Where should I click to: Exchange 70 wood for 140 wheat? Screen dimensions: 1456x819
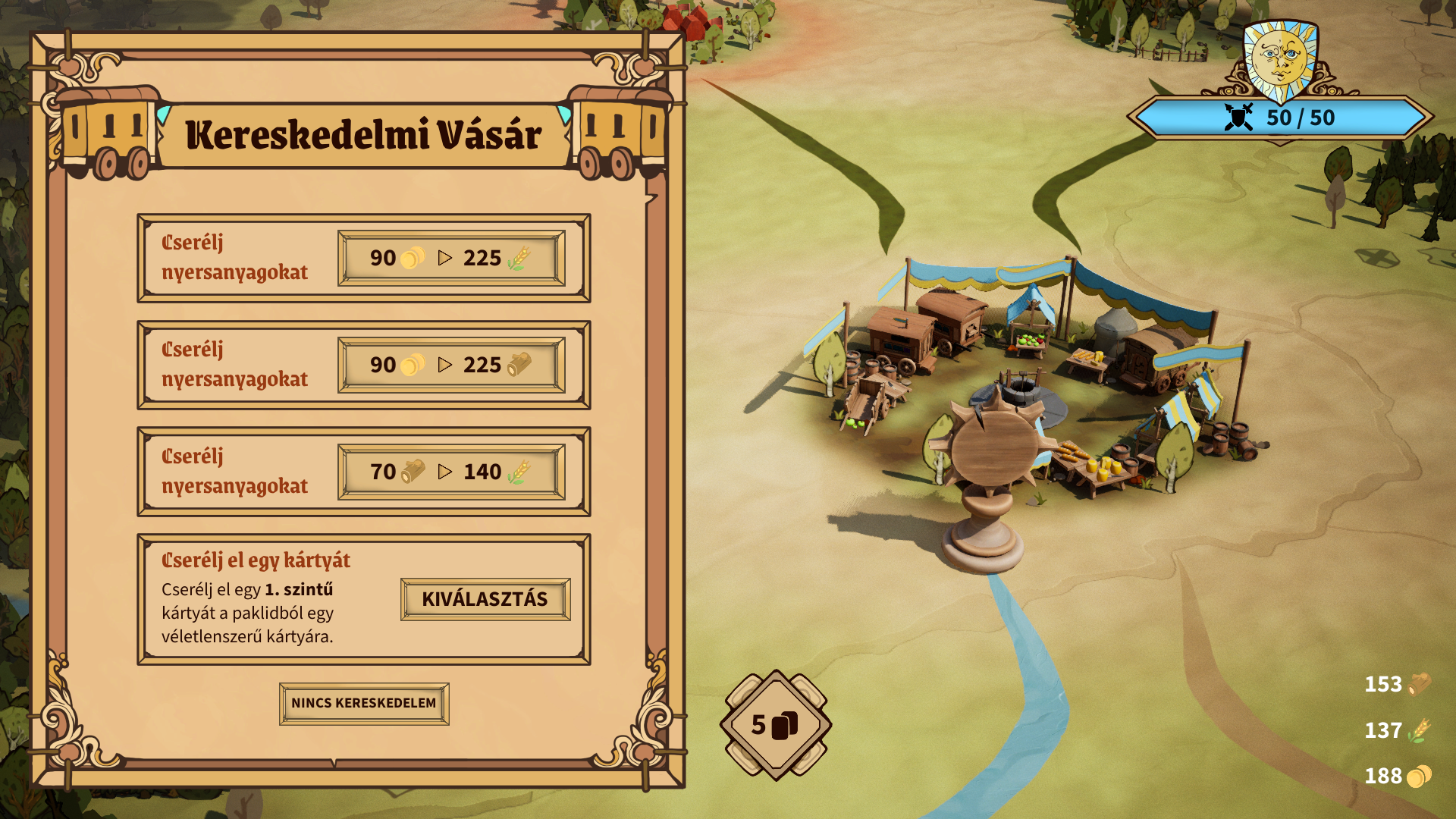click(x=451, y=472)
